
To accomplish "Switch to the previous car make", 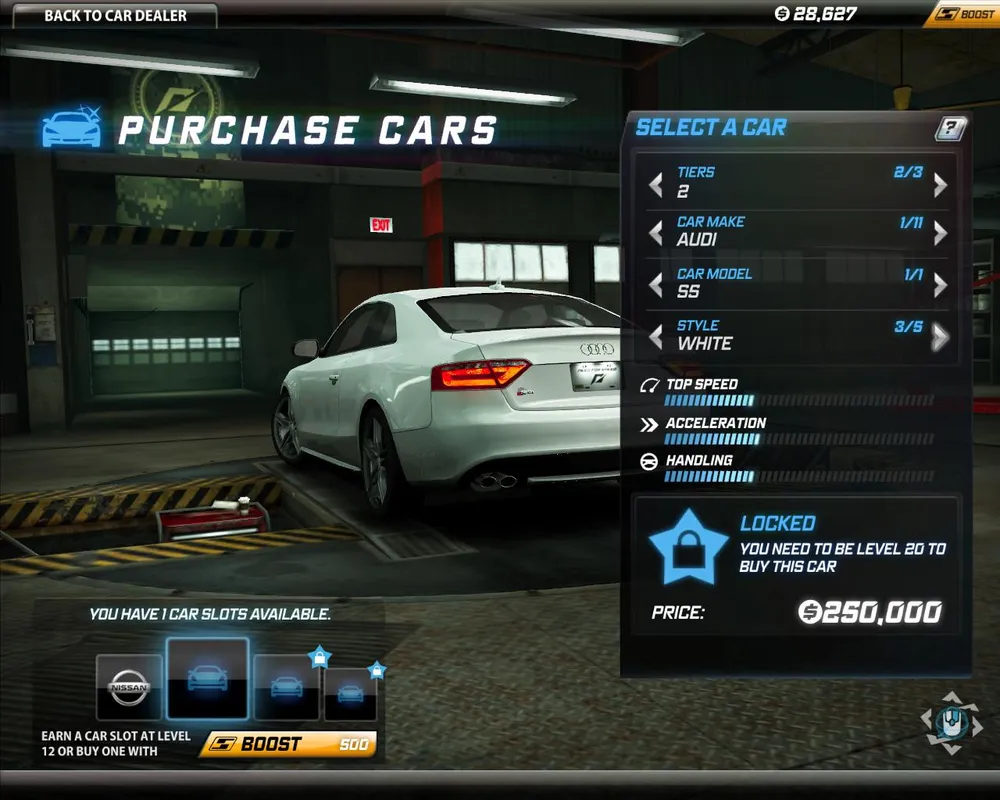I will 656,233.
